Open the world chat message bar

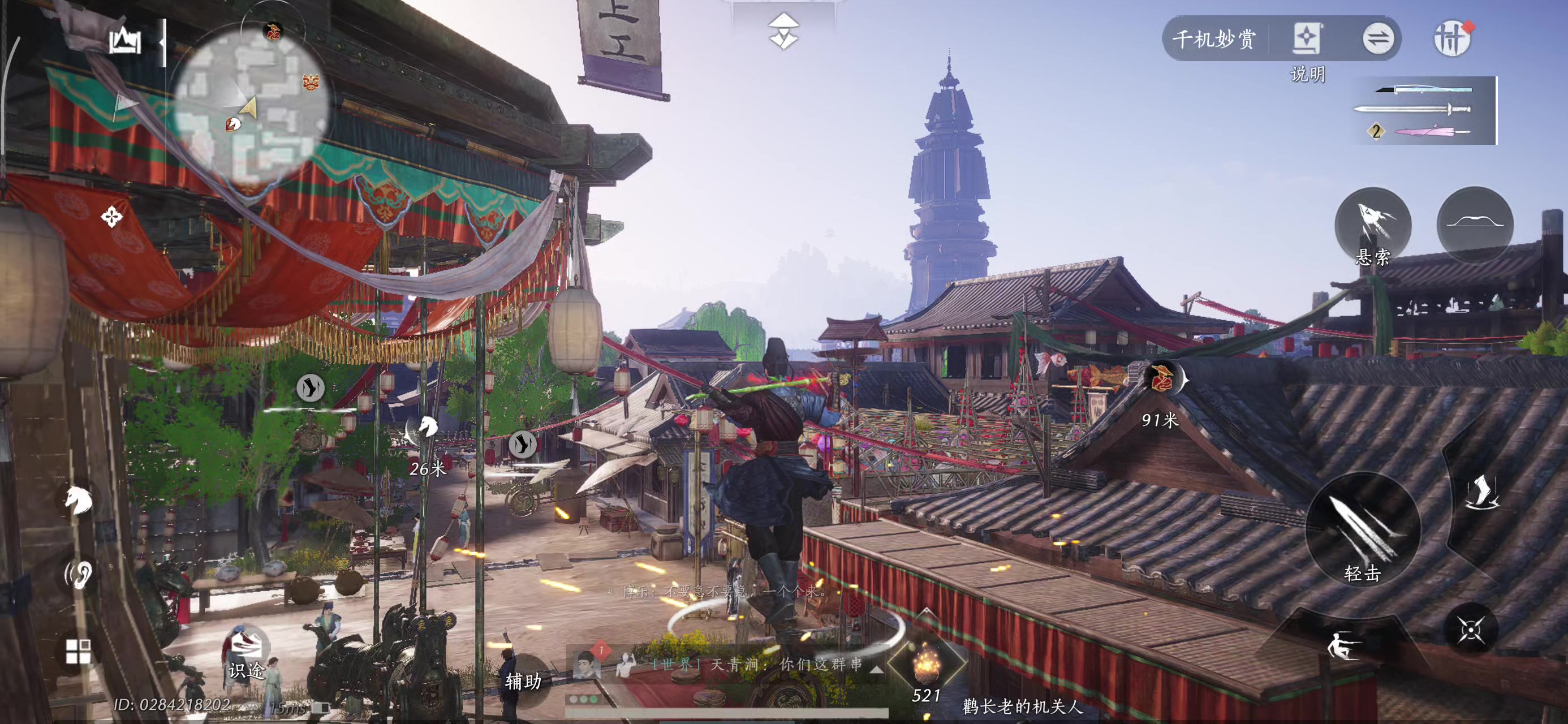[755, 664]
